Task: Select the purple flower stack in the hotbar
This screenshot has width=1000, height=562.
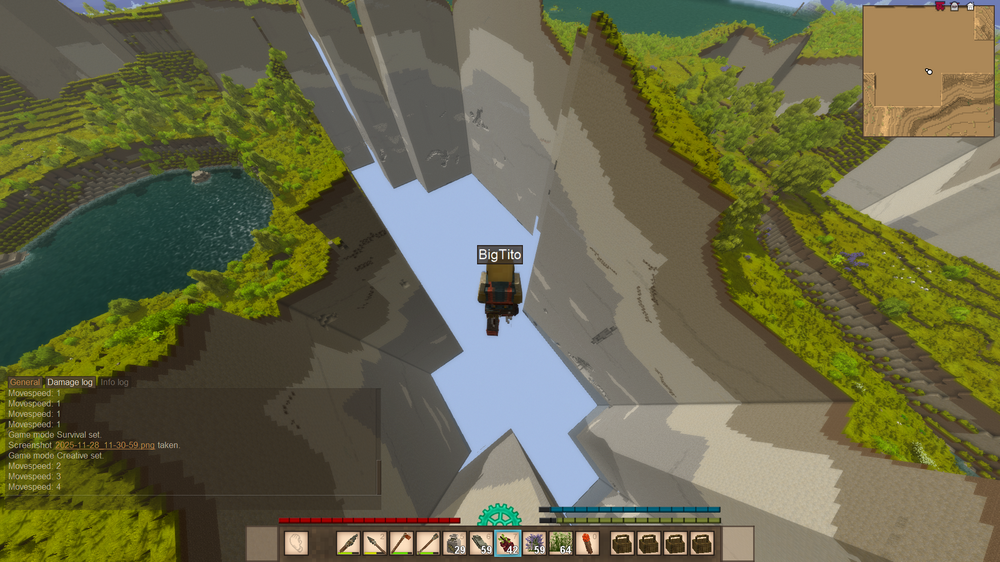Action: click(x=533, y=543)
